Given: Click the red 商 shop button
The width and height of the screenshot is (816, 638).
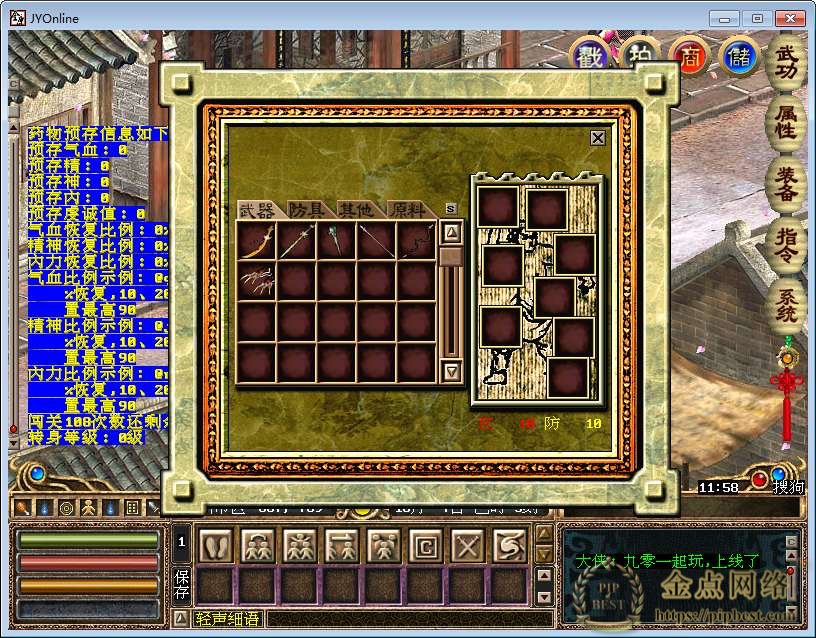Looking at the screenshot, I should 689,56.
